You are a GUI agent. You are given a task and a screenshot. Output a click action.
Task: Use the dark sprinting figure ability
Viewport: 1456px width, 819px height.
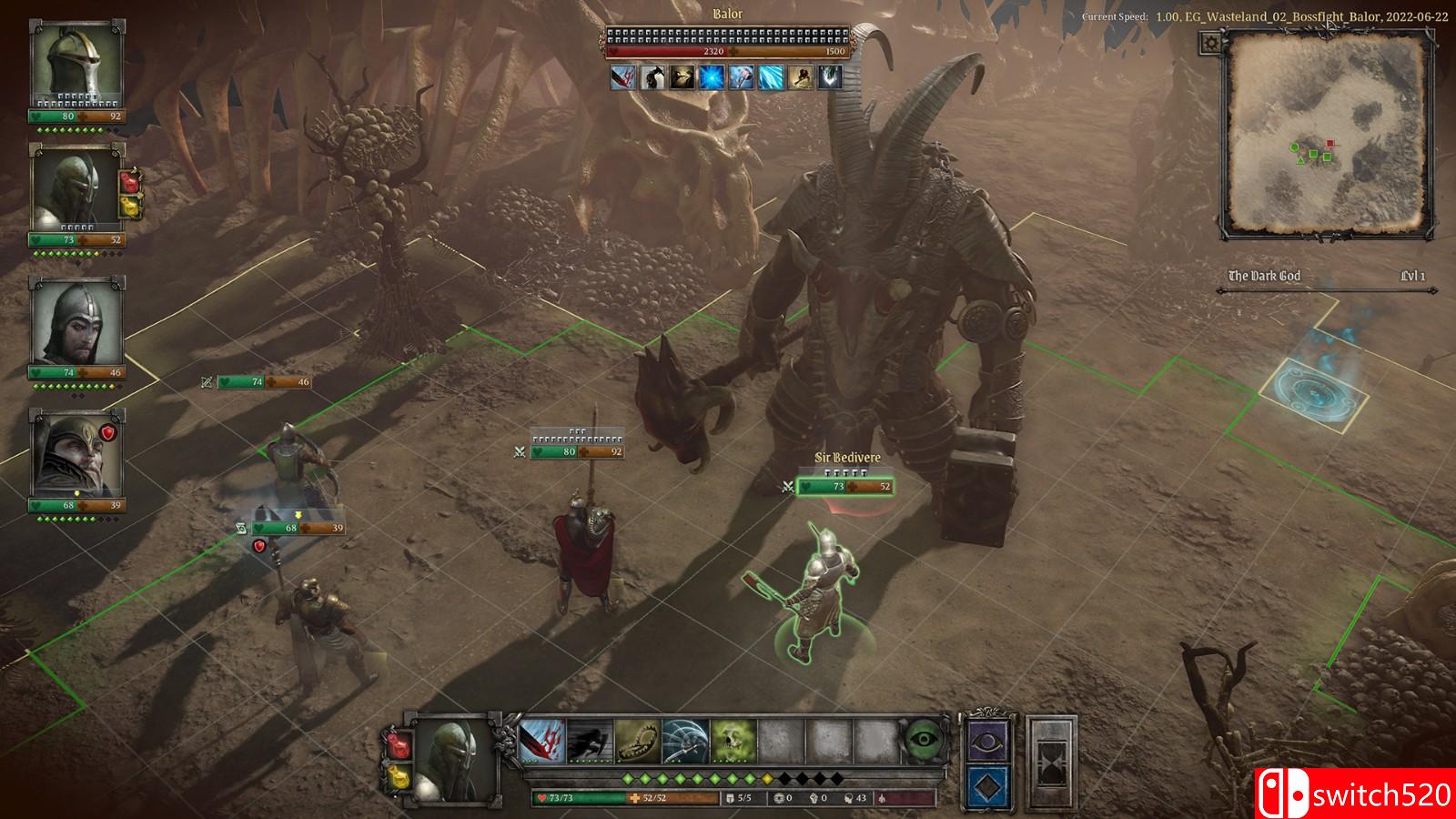(x=590, y=741)
